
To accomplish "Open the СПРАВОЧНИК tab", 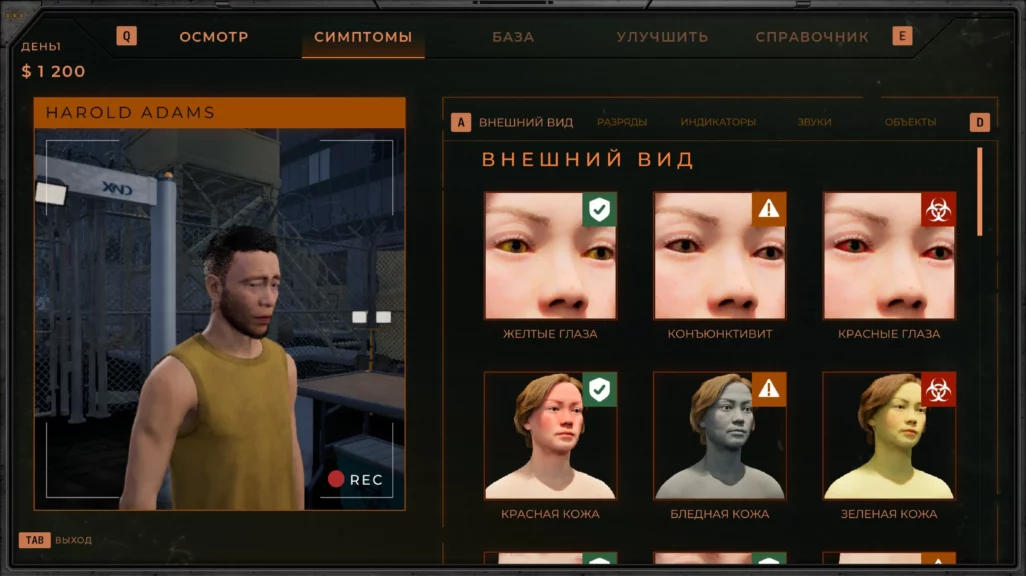I will [812, 37].
